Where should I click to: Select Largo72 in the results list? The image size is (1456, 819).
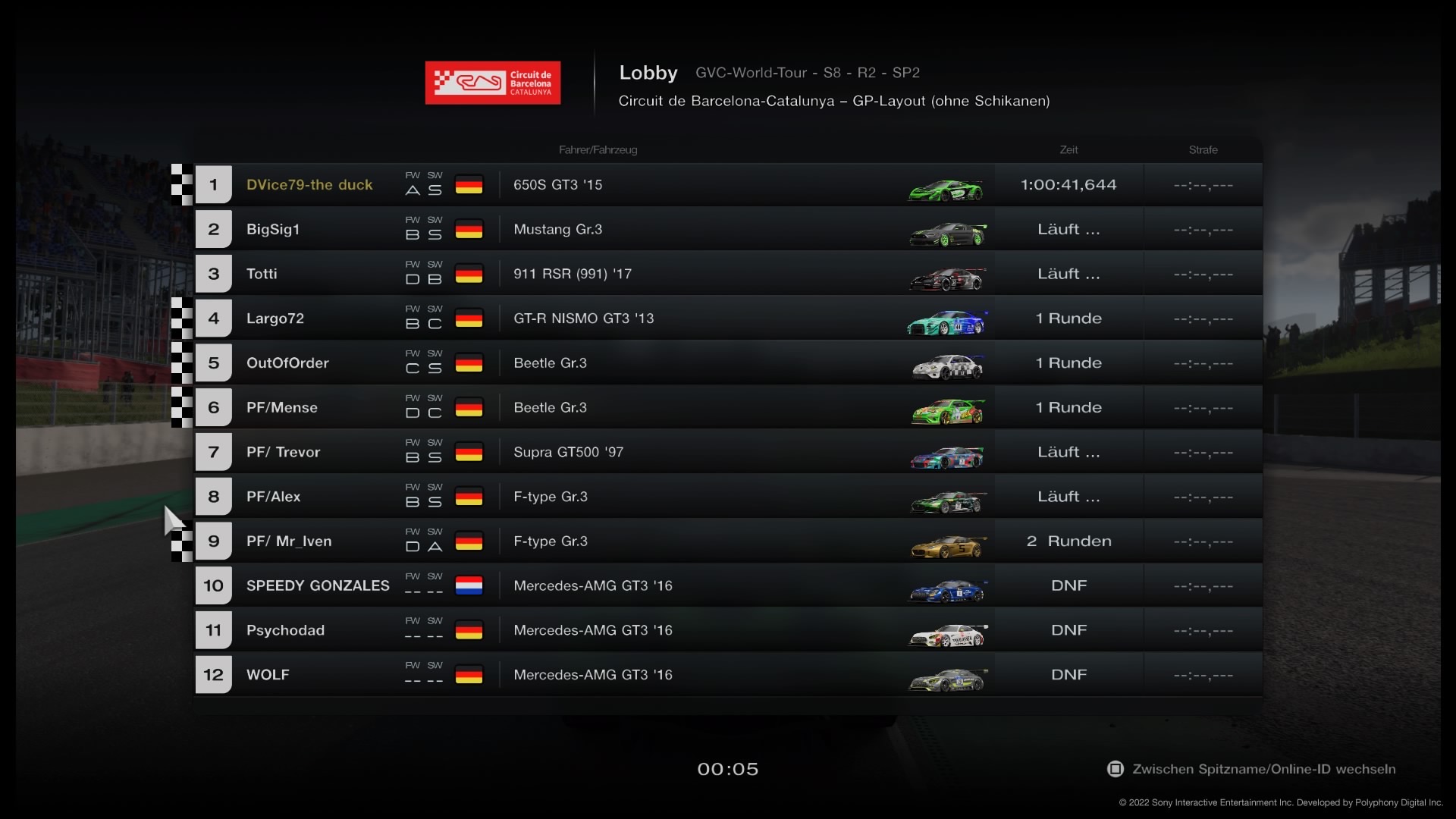[x=275, y=318]
